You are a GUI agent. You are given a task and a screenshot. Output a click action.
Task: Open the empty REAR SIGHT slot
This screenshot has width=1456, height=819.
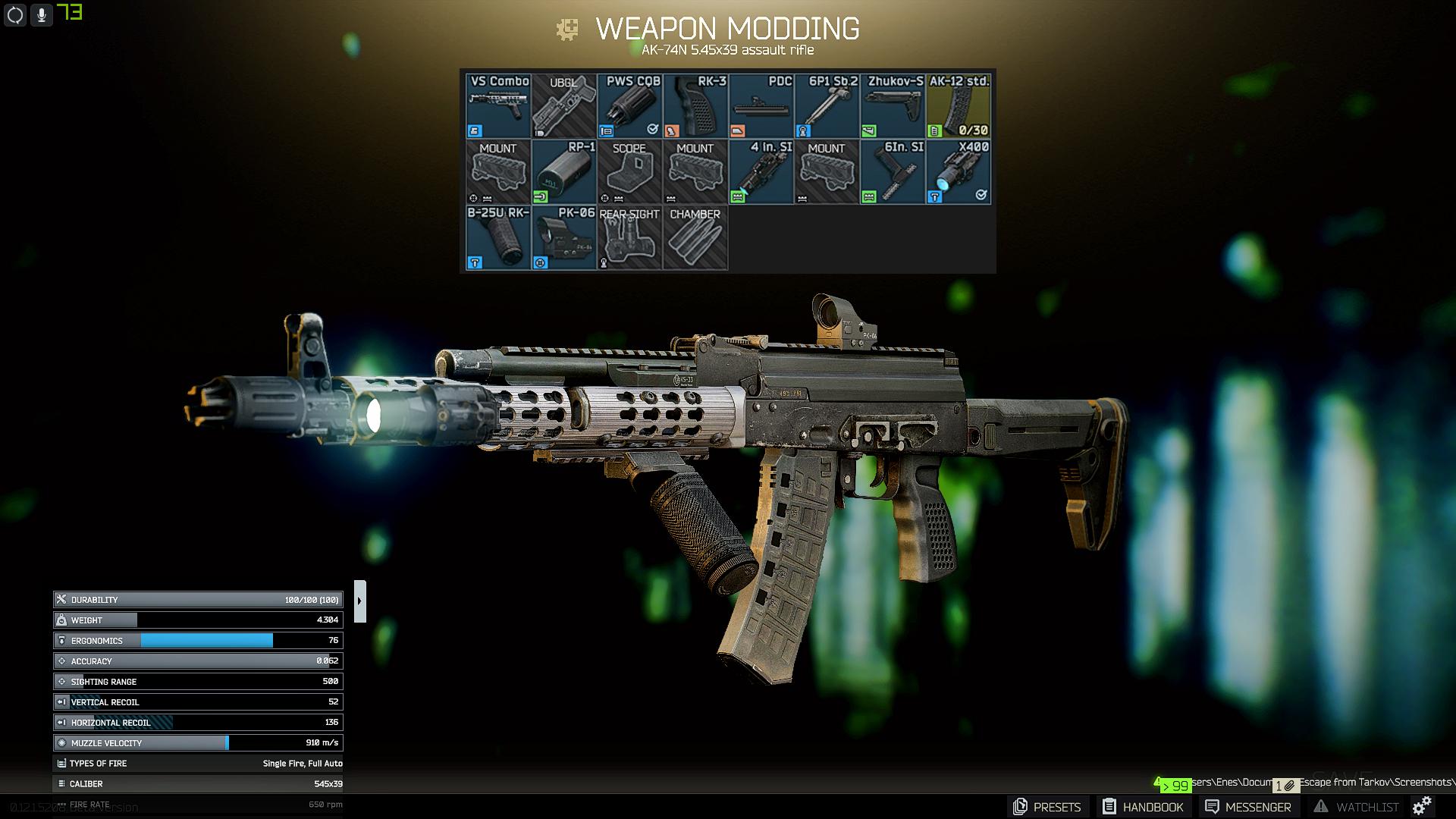[630, 237]
